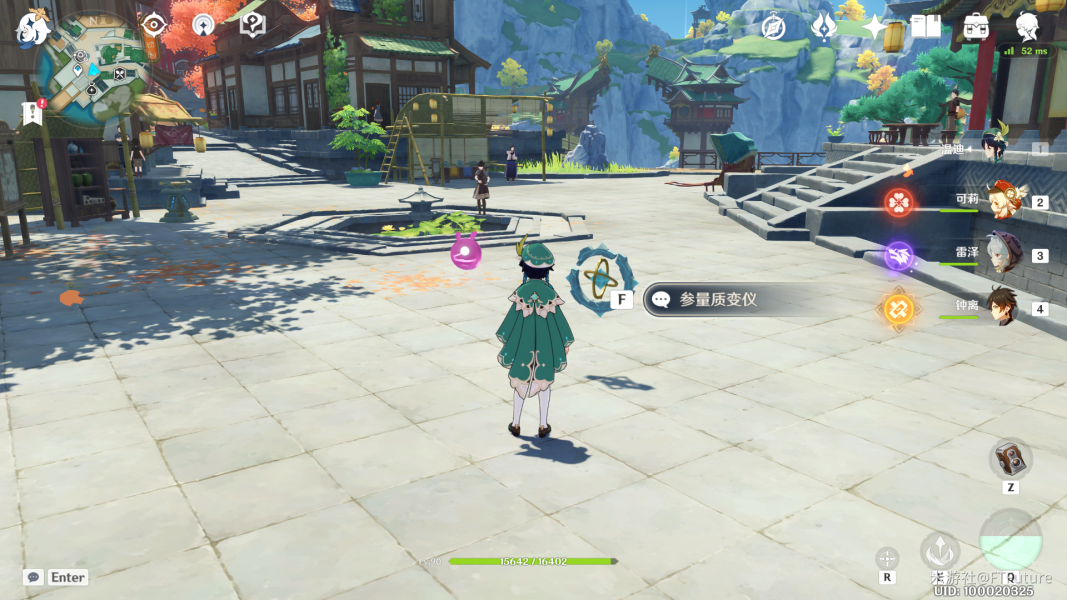This screenshot has width=1067, height=600.
Task: Open the events compass icon
Action: [x=772, y=27]
